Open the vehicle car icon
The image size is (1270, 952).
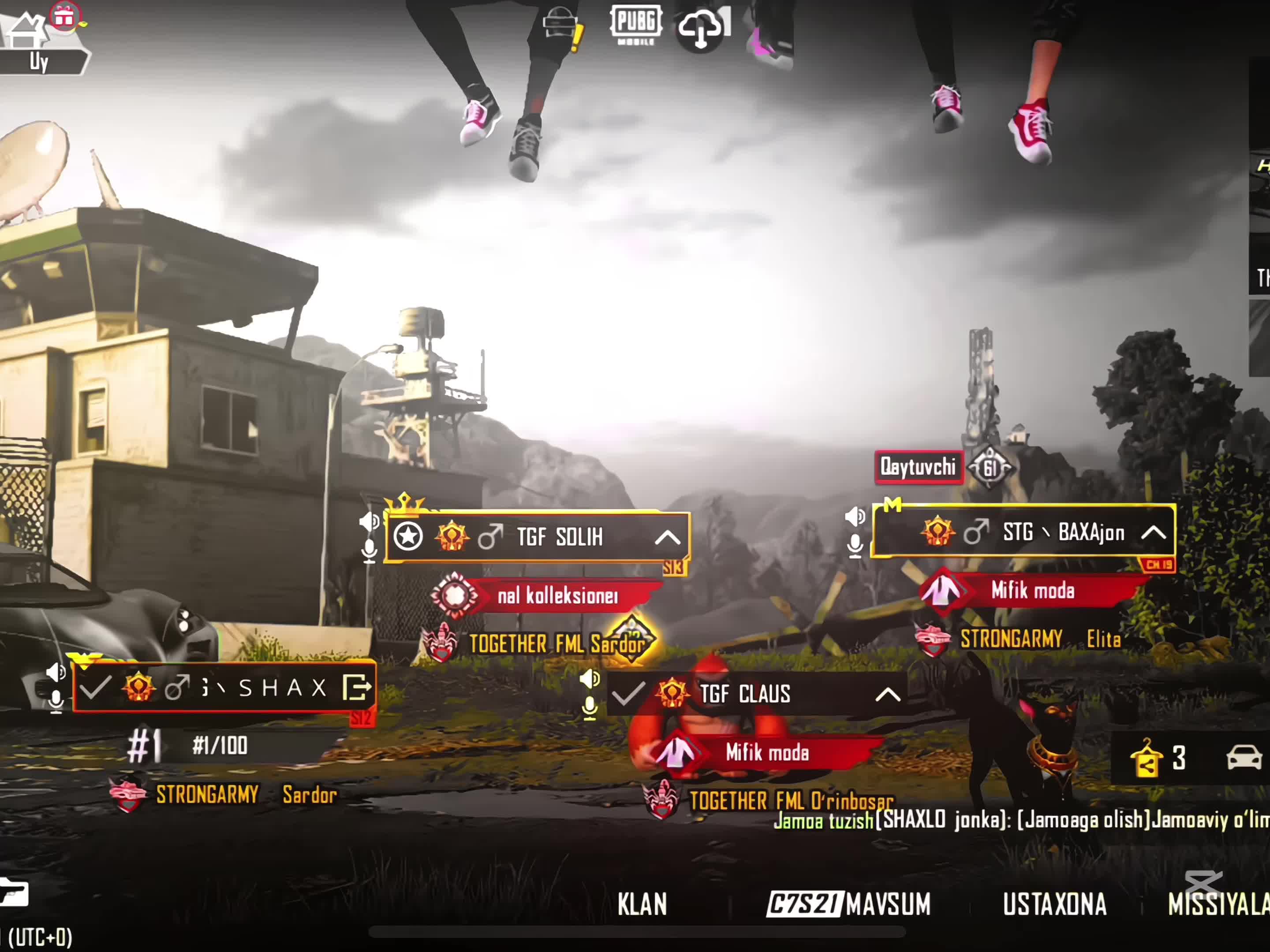(1244, 758)
